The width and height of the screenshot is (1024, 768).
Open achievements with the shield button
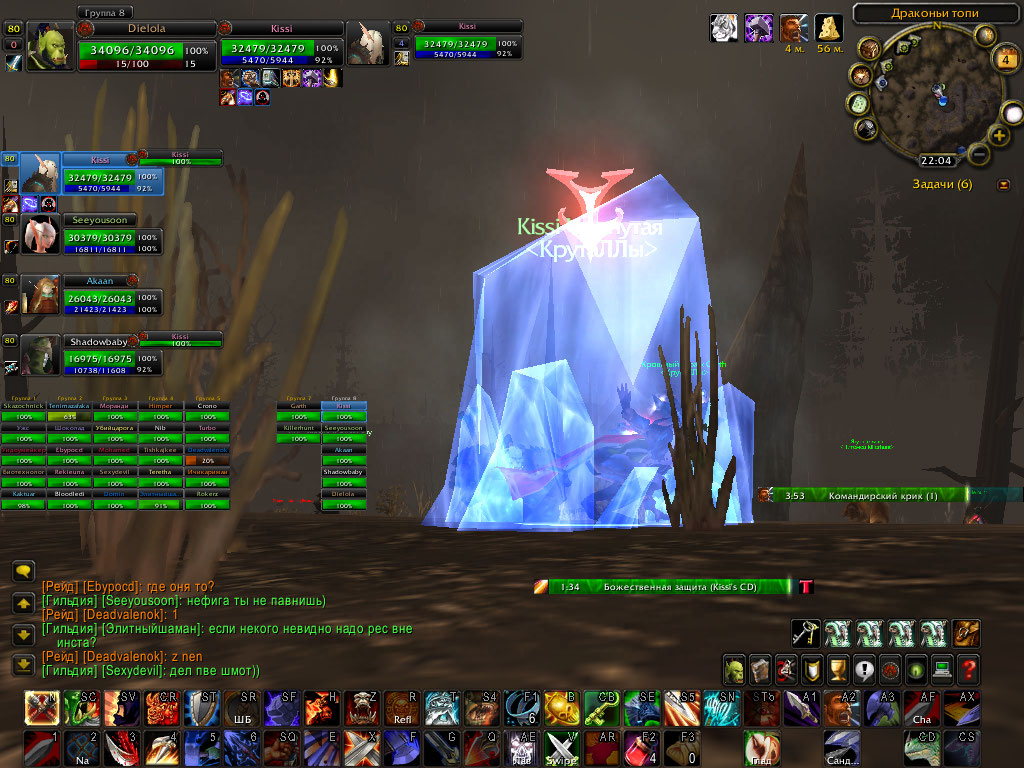pos(813,669)
